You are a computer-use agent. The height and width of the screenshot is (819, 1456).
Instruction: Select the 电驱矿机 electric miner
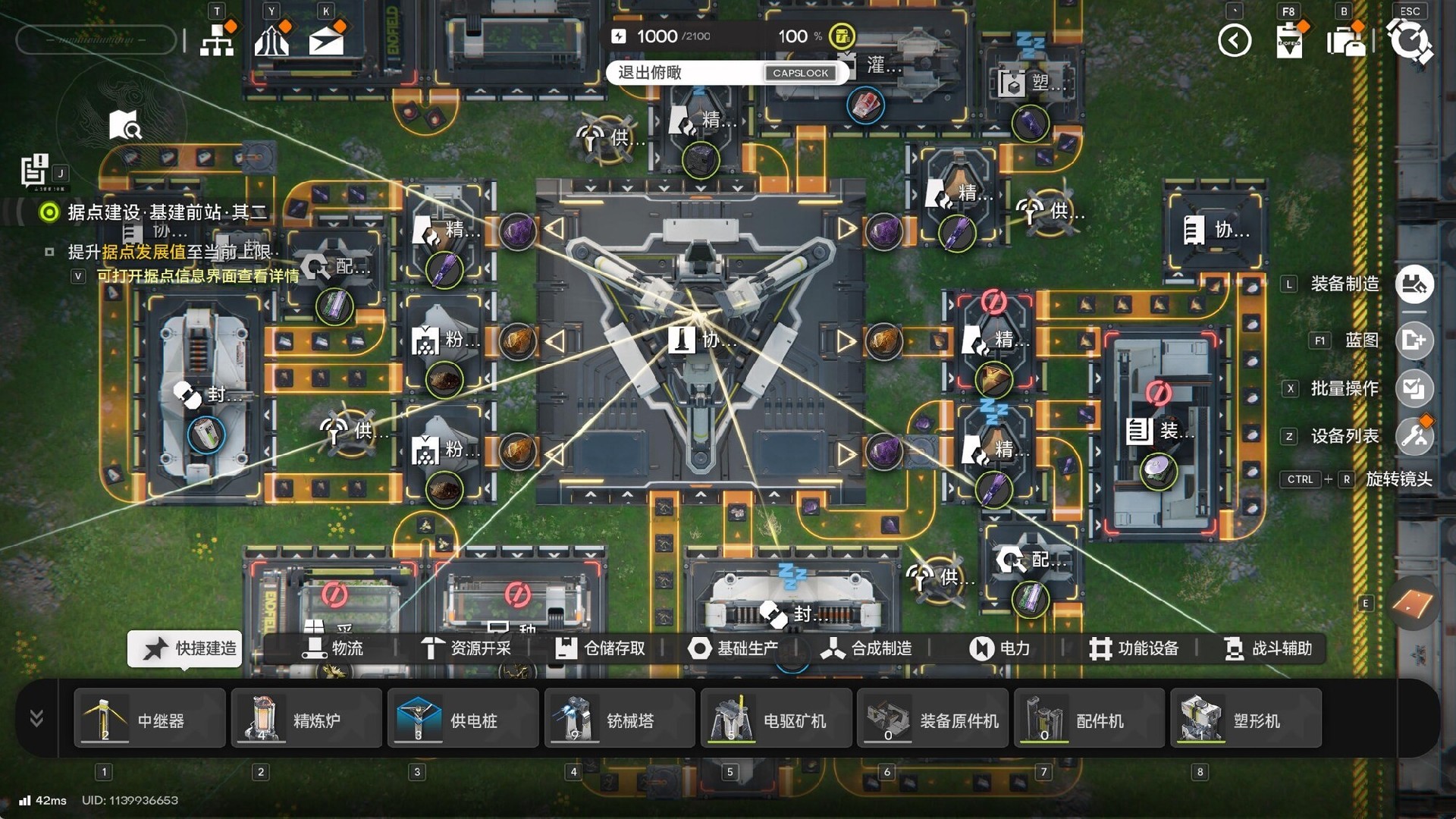click(776, 718)
